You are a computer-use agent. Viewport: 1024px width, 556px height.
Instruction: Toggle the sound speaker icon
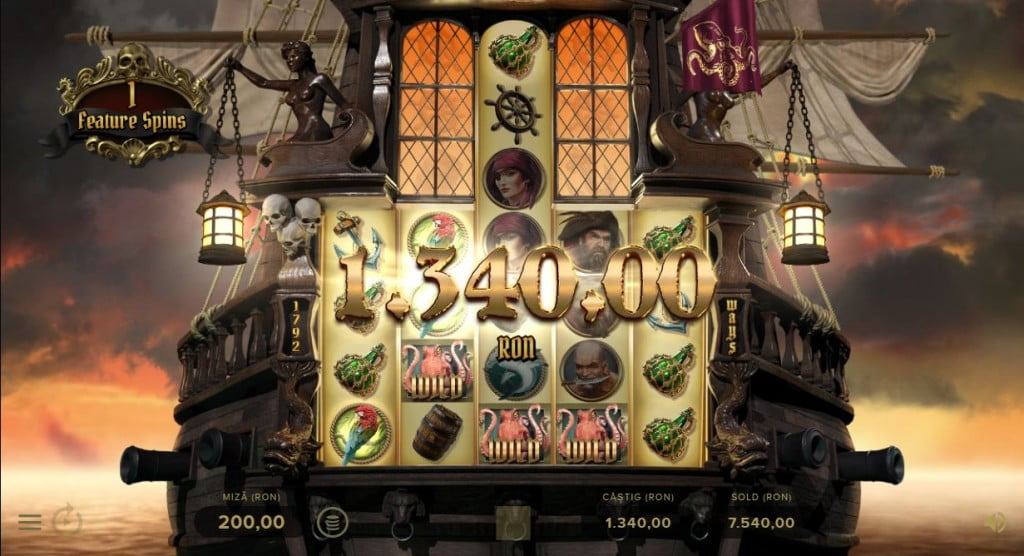[x=995, y=521]
